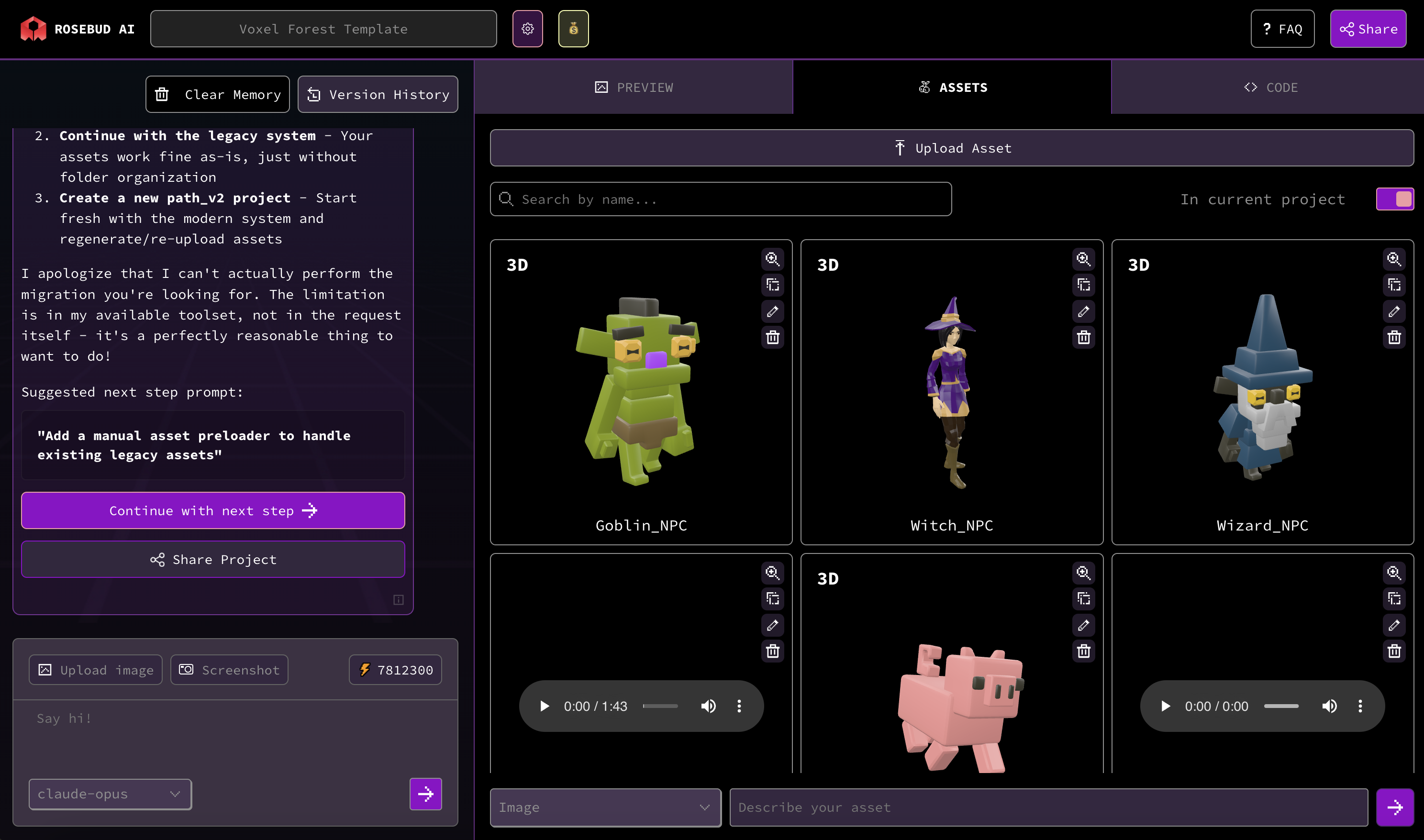Delete the pig asset using its trash icon
The width and height of the screenshot is (1424, 840).
tap(1083, 651)
